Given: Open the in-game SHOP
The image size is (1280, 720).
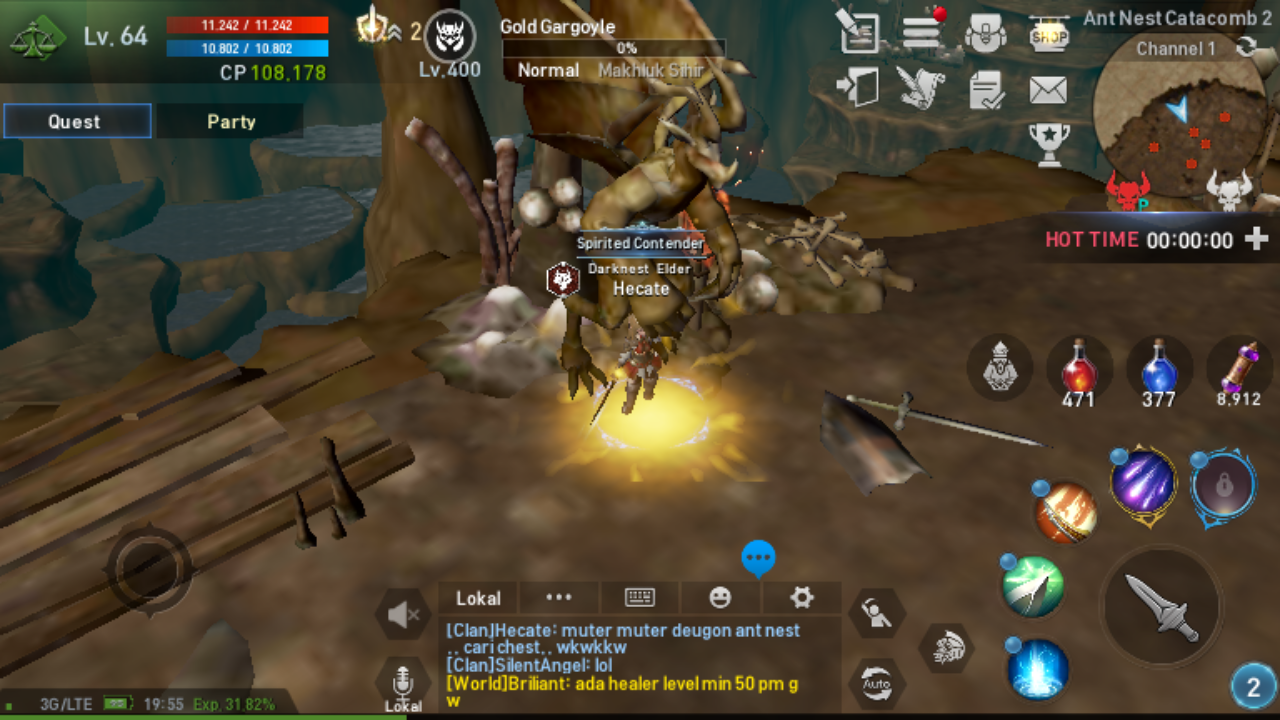Looking at the screenshot, I should tap(1049, 35).
